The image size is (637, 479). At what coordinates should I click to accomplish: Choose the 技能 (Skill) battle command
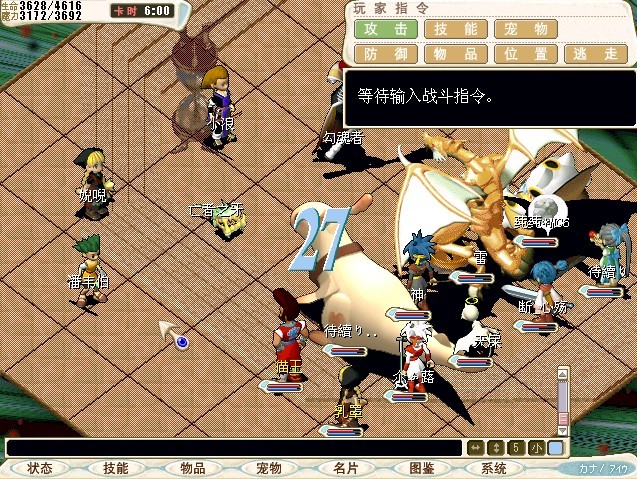(457, 31)
